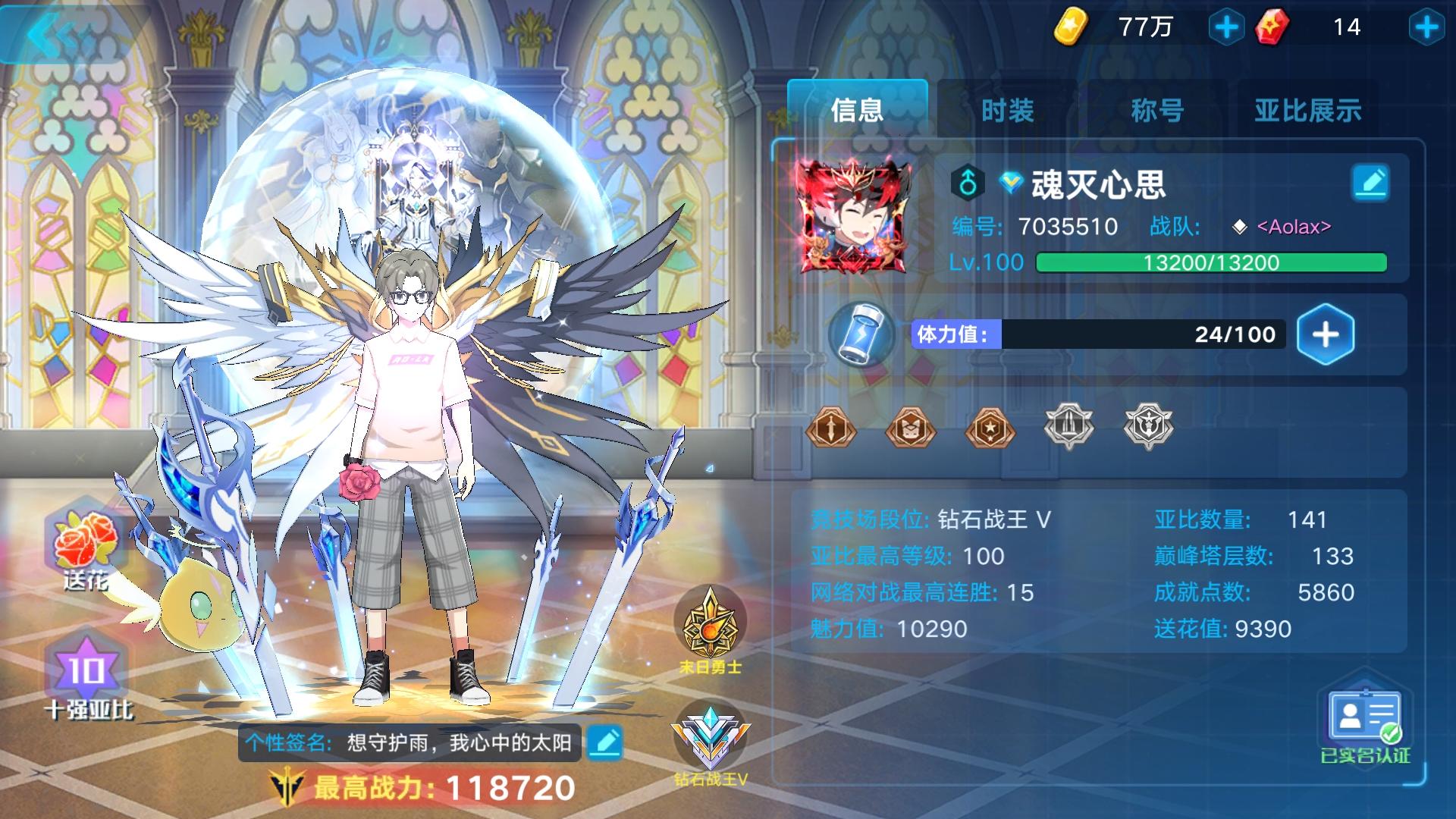The width and height of the screenshot is (1456, 819).
Task: Click the first bronze sword achievement medal
Action: pos(833,428)
